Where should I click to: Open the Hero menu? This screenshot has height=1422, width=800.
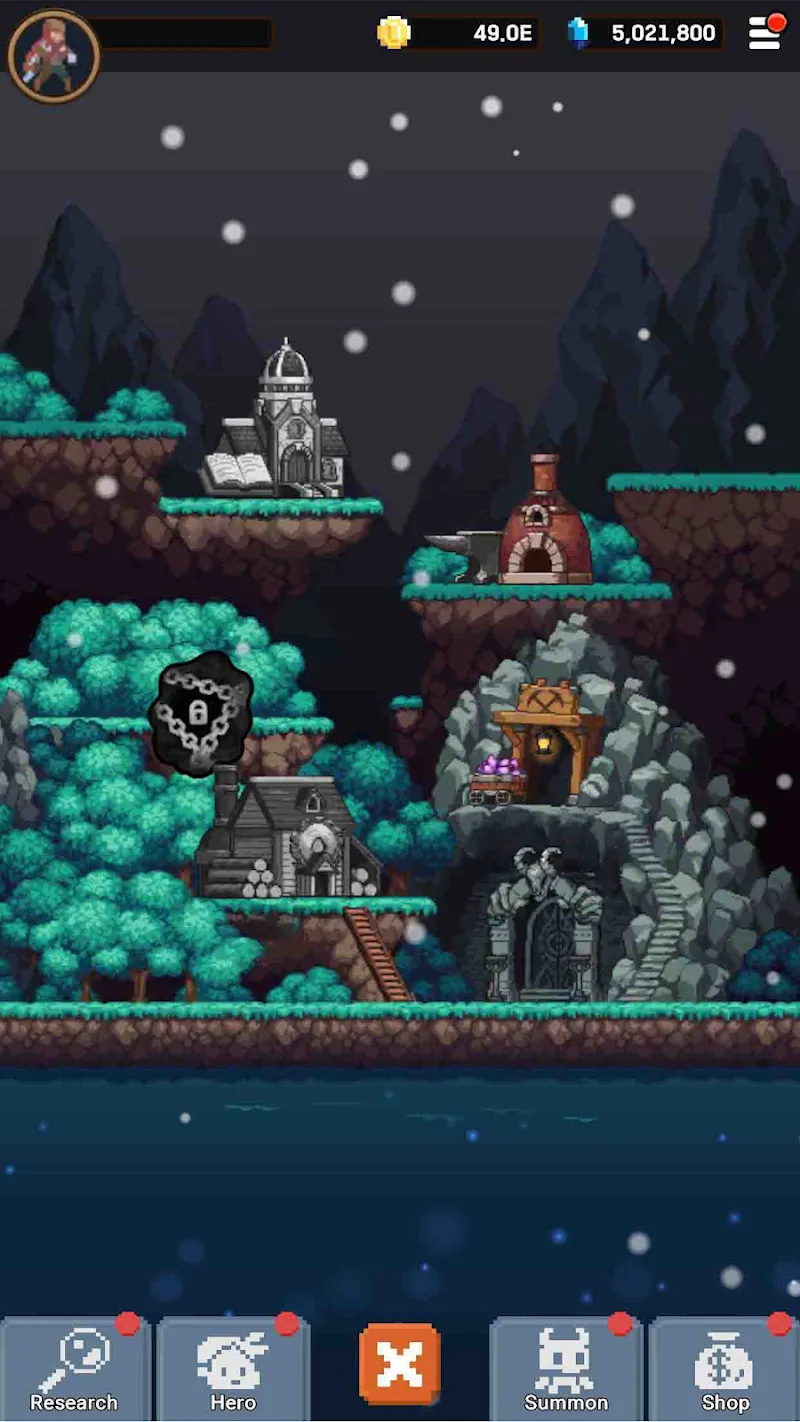click(233, 1368)
